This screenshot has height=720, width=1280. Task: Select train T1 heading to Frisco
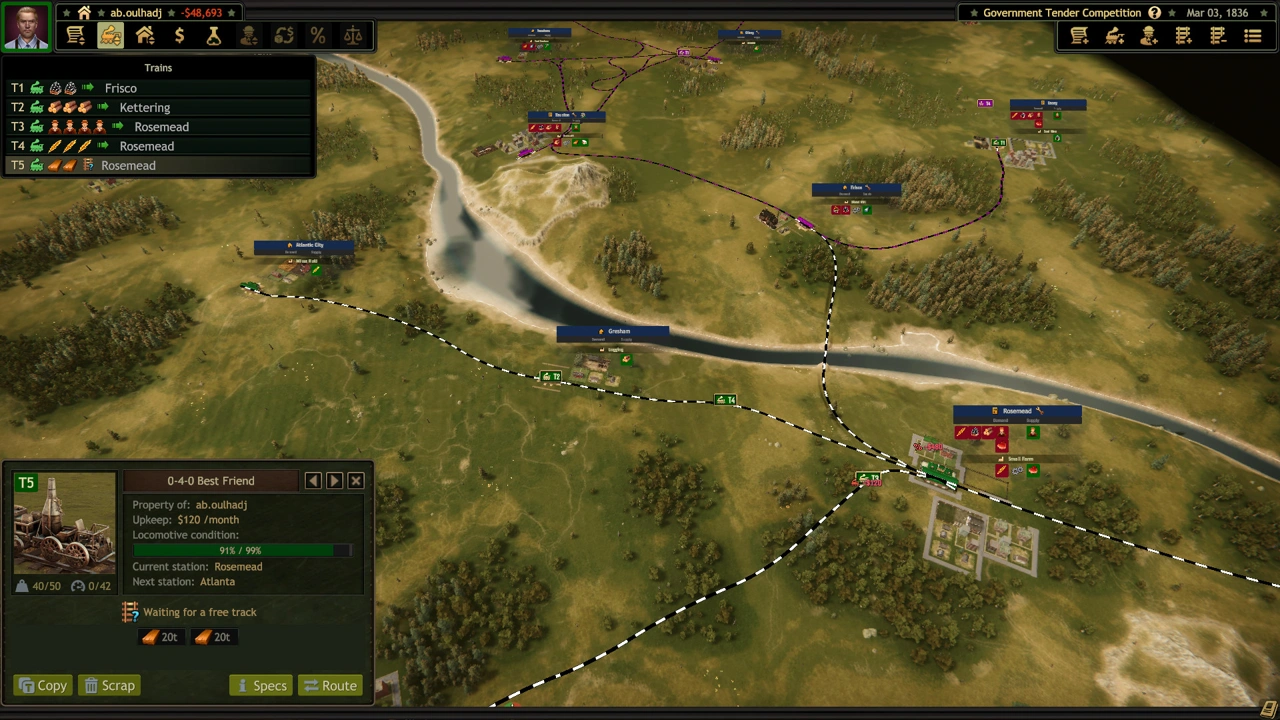120,88
